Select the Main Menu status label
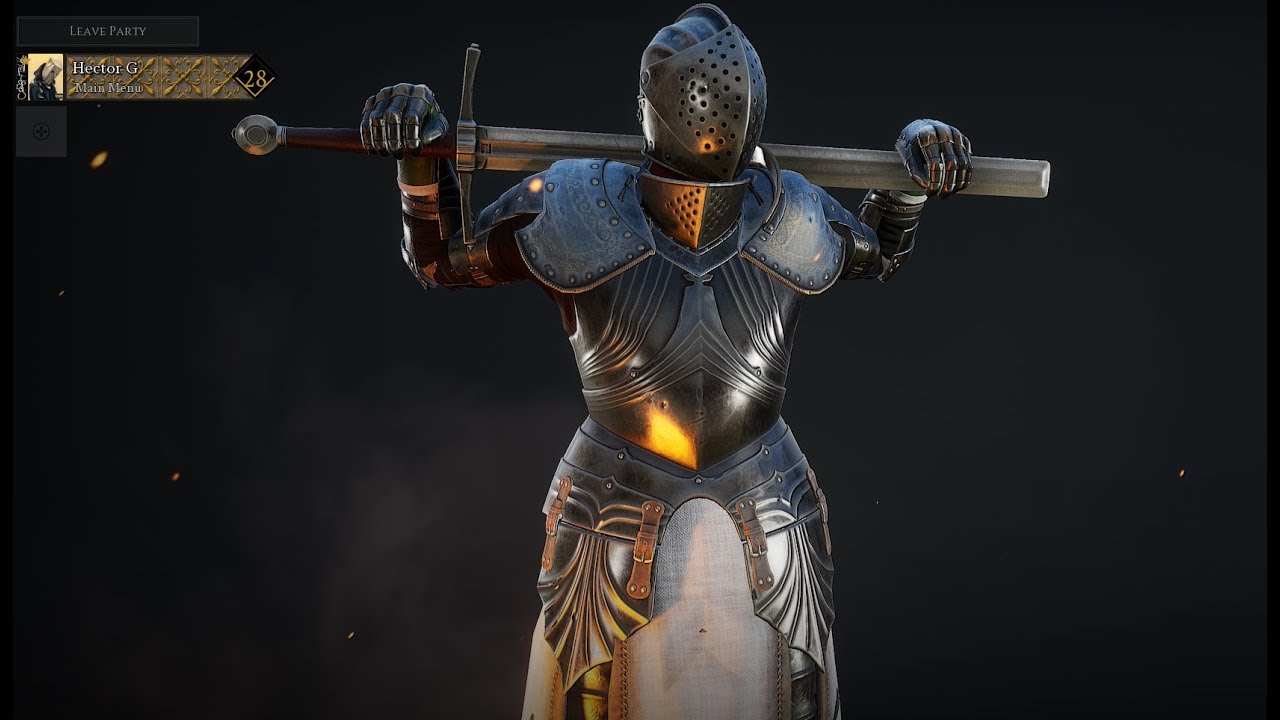This screenshot has height=720, width=1280. coord(107,88)
